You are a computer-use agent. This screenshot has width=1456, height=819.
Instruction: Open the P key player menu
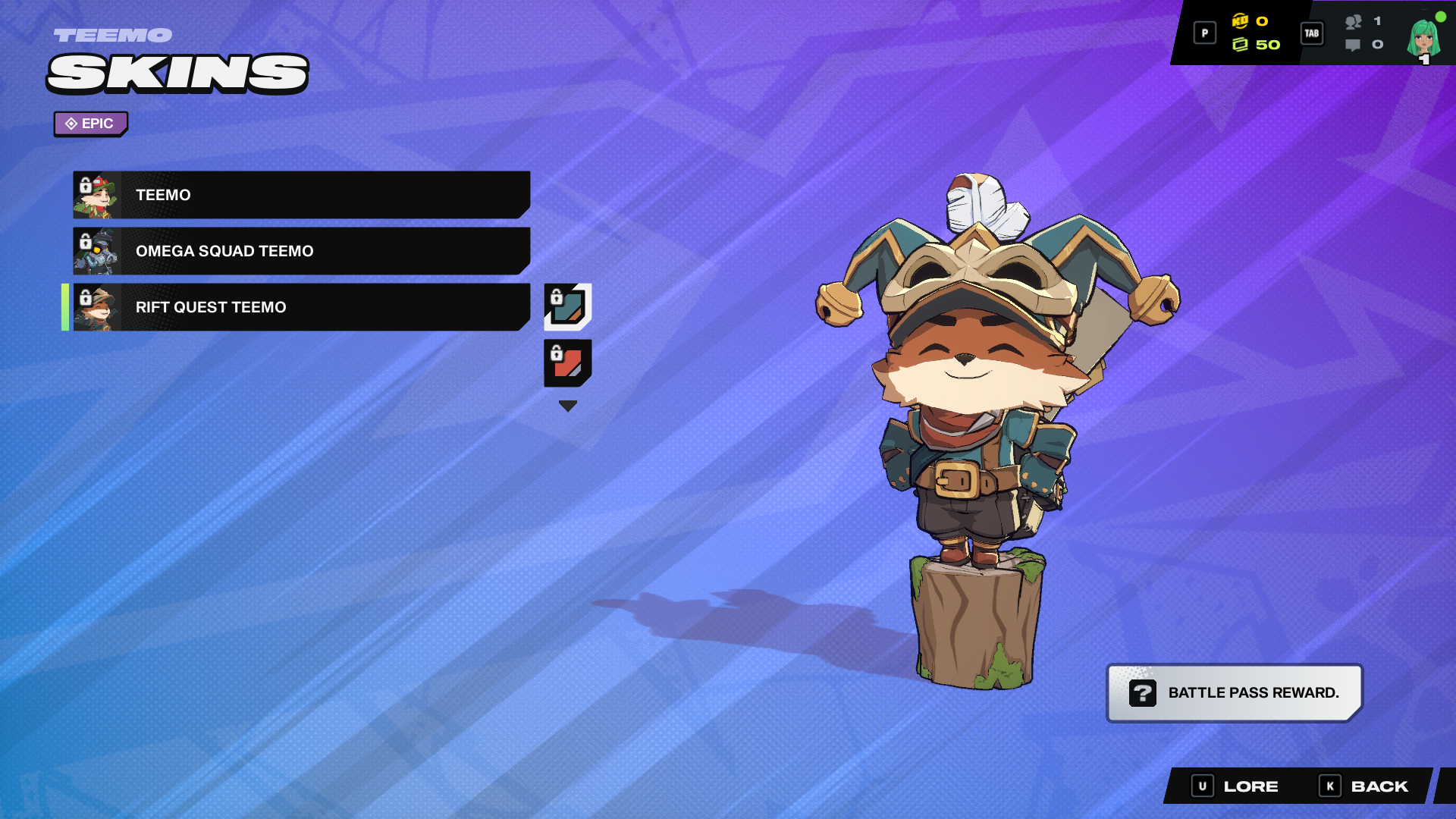pyautogui.click(x=1204, y=33)
